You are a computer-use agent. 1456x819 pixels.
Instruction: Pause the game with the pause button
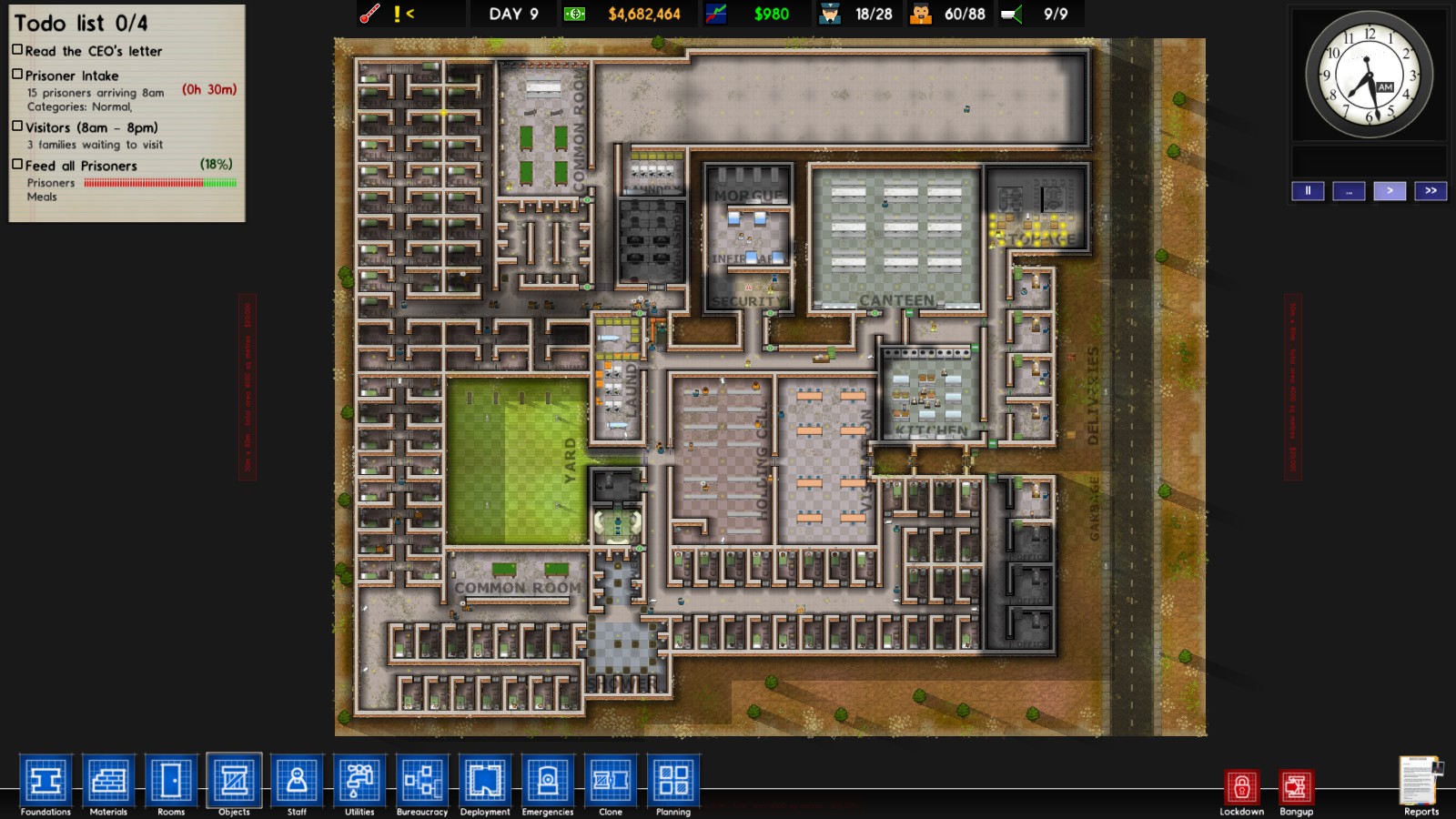click(x=1308, y=191)
